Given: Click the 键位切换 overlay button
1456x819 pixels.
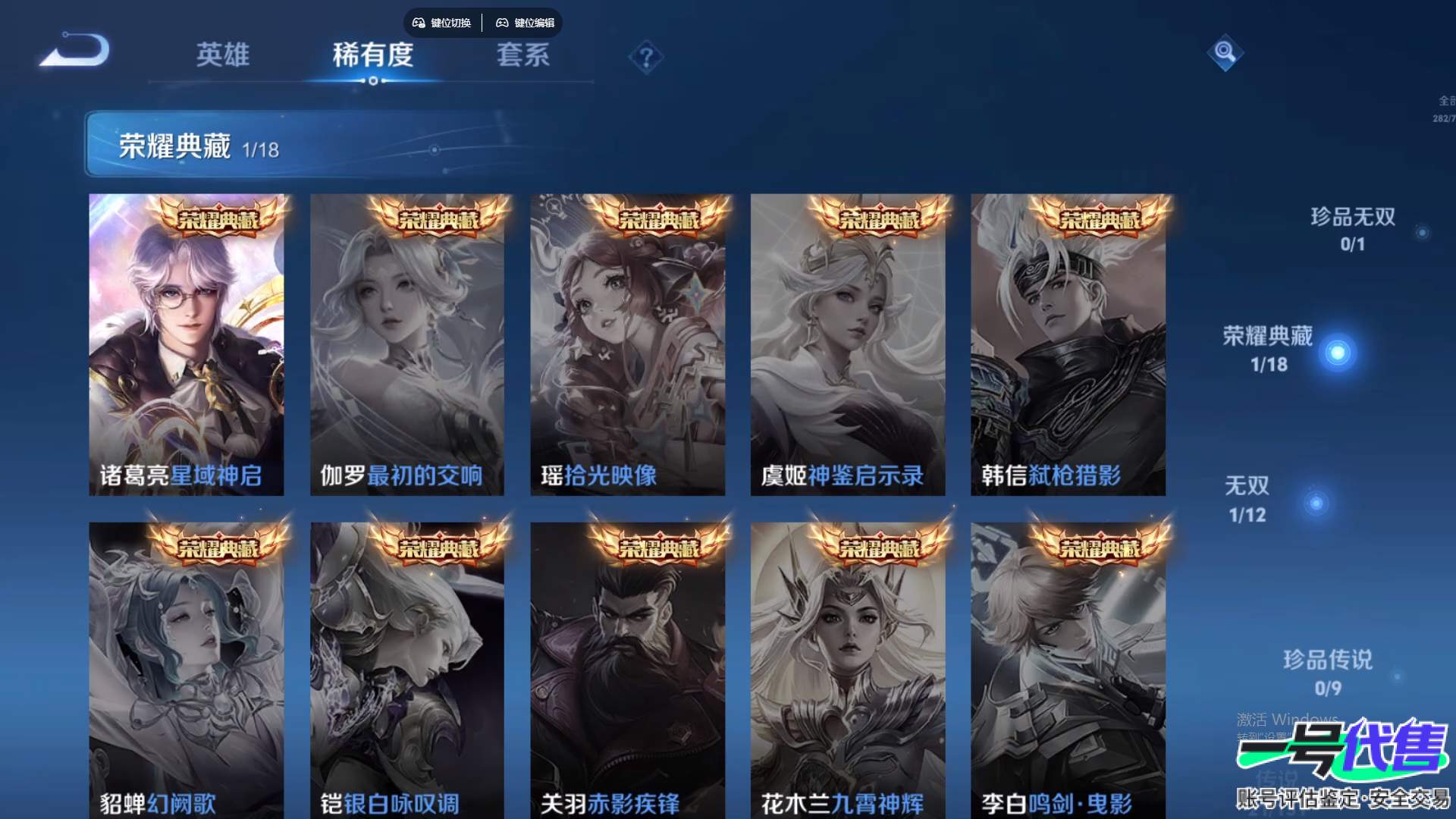Looking at the screenshot, I should pos(442,23).
